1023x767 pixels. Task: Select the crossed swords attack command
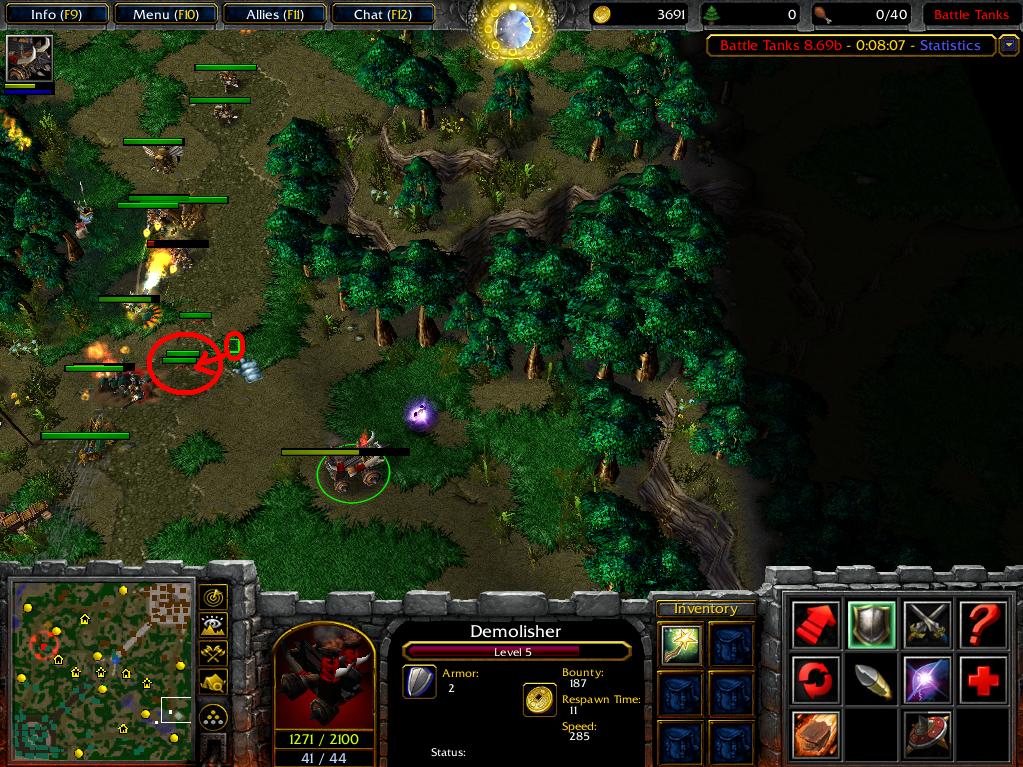[x=926, y=625]
